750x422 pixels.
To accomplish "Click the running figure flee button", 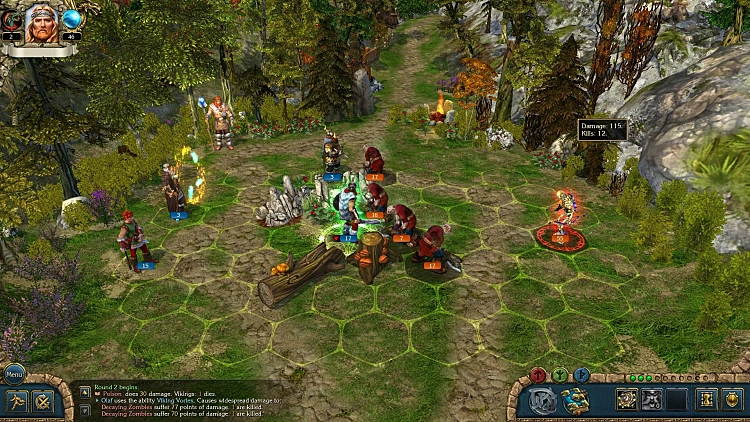I will click(x=17, y=400).
